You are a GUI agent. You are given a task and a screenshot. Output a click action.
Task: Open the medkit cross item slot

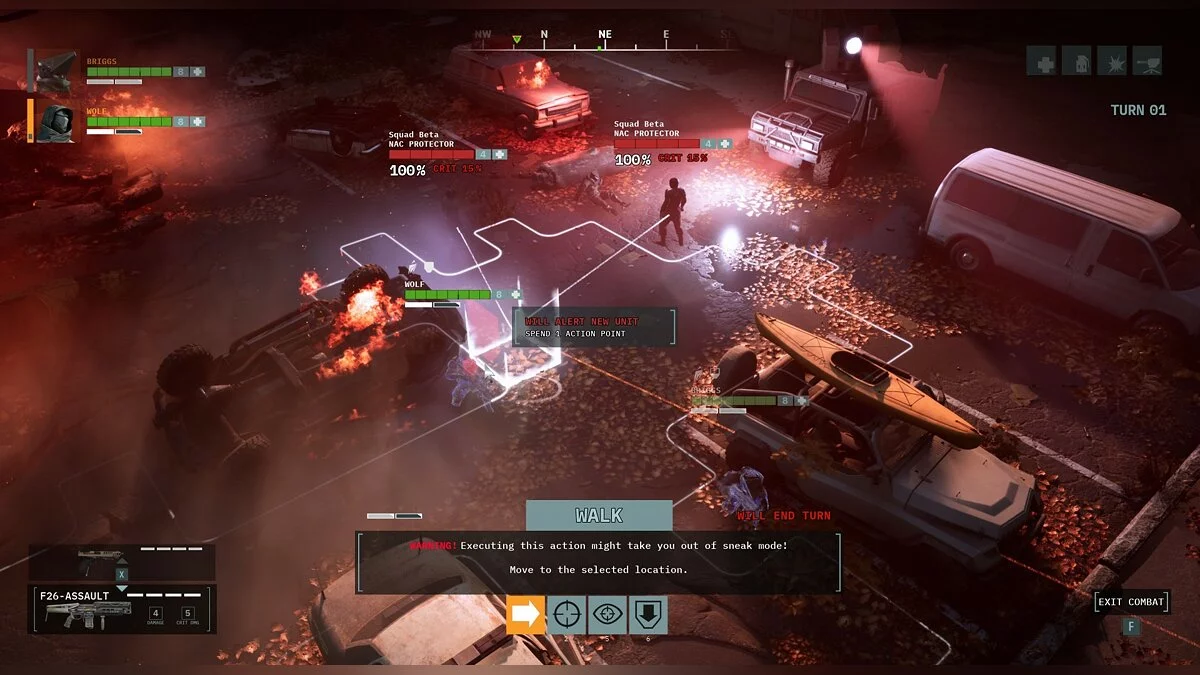(x=1041, y=61)
